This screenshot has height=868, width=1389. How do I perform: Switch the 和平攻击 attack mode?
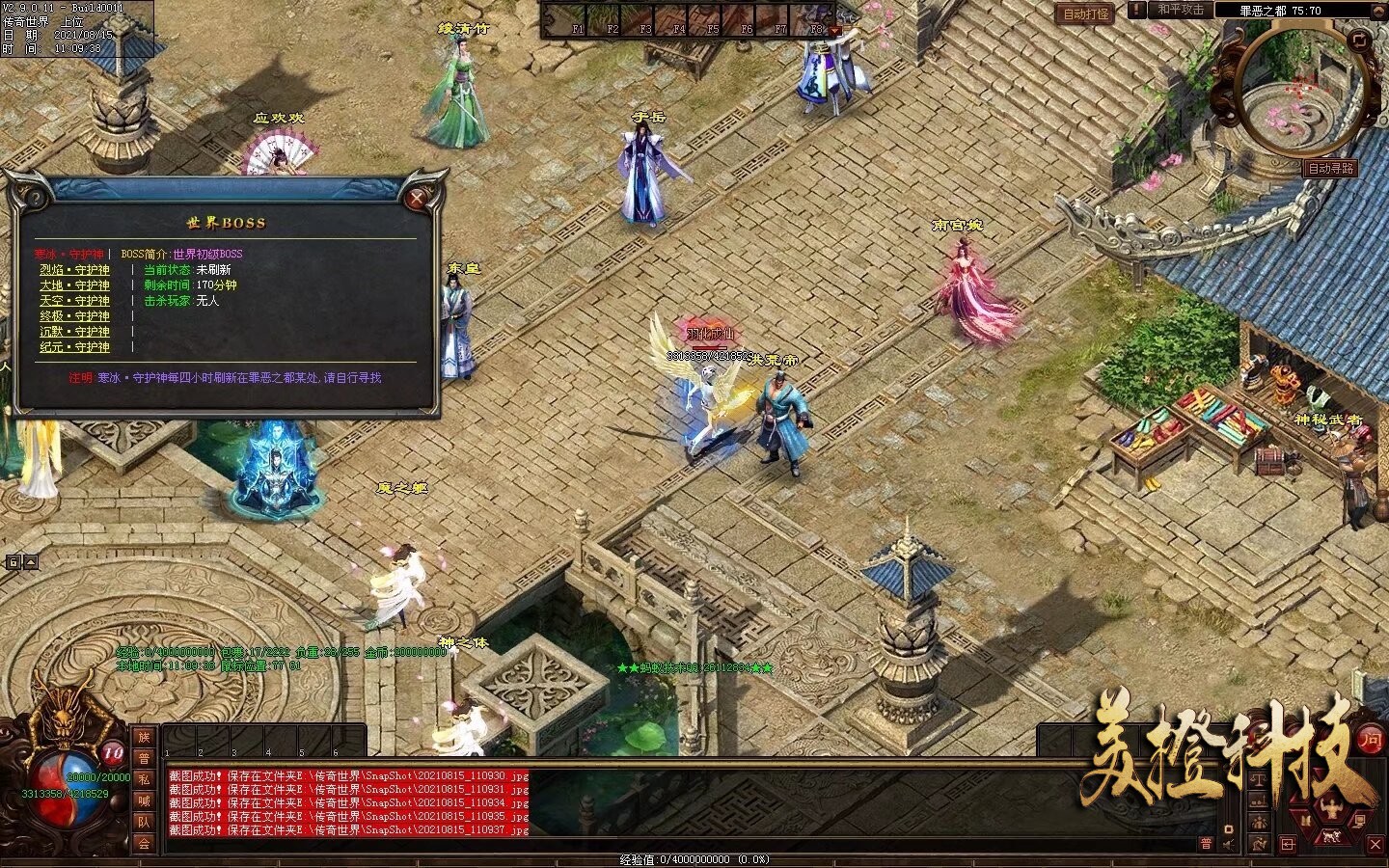[x=1181, y=10]
